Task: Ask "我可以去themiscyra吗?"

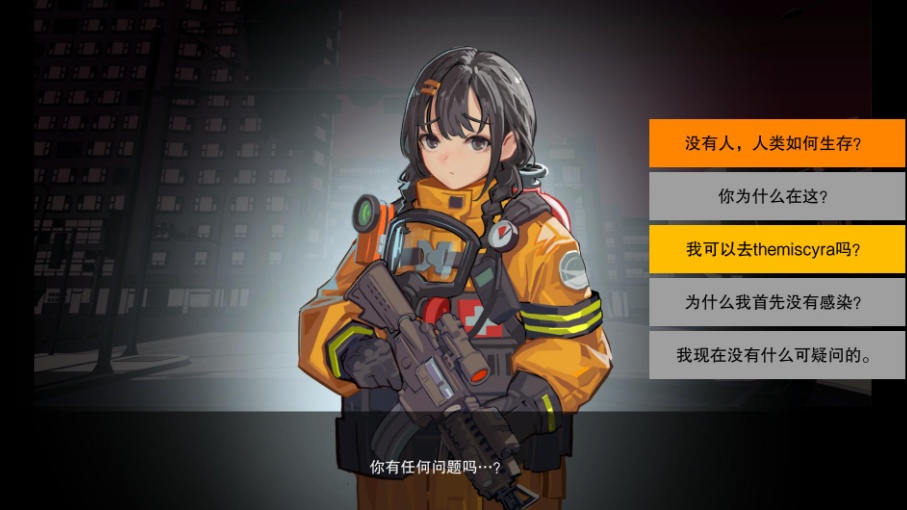Action: coord(773,249)
